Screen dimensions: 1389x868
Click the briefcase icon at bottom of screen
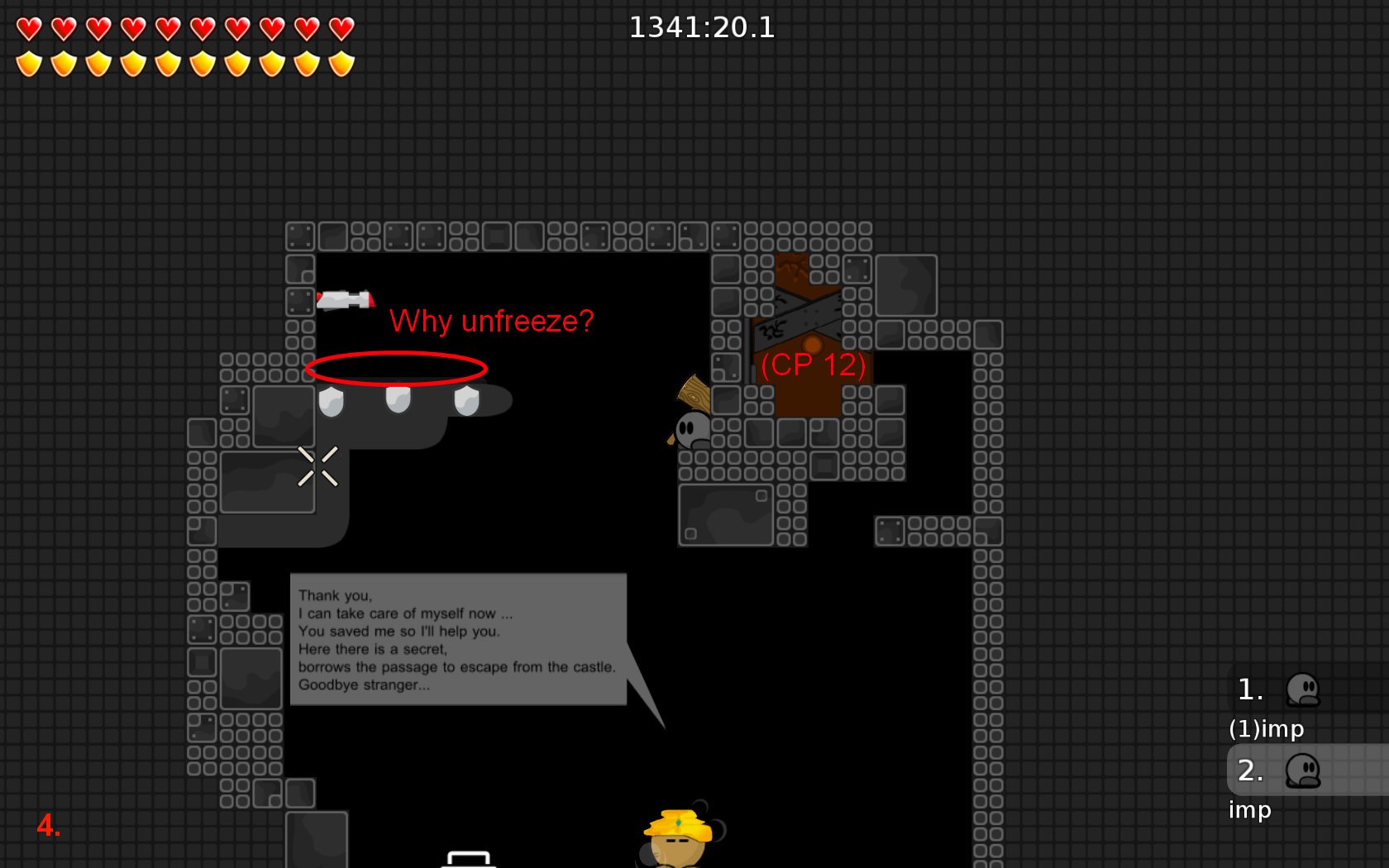469,860
